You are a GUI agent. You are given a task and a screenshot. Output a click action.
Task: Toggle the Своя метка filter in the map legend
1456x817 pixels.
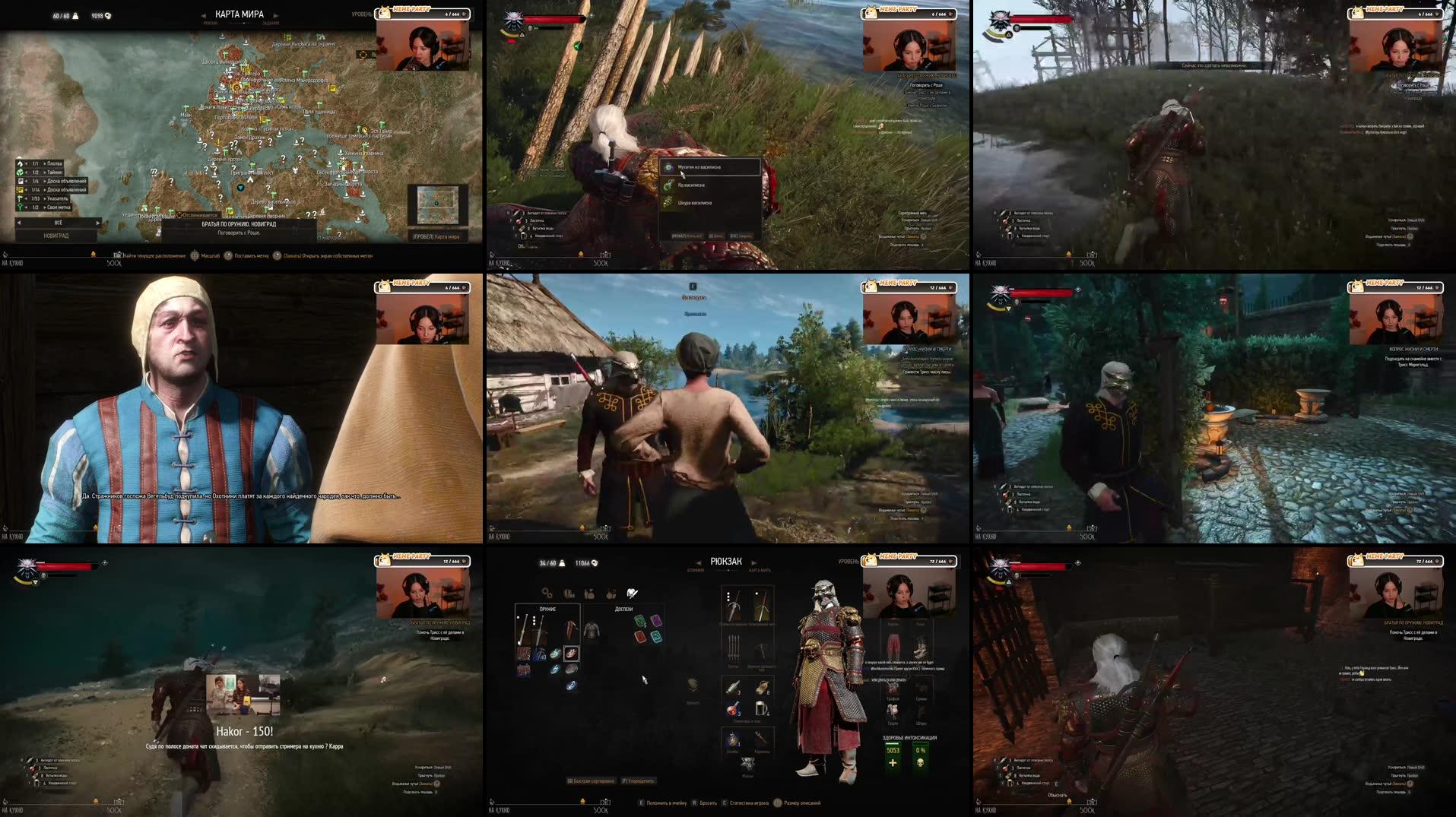point(21,207)
